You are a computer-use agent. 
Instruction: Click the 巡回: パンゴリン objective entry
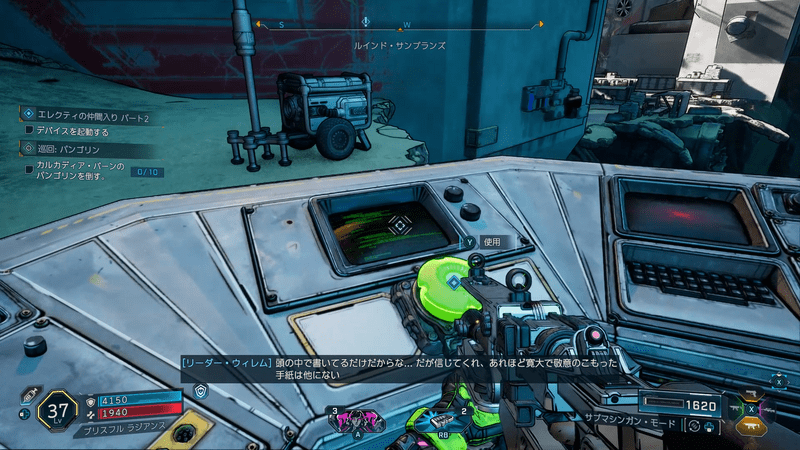(x=70, y=149)
